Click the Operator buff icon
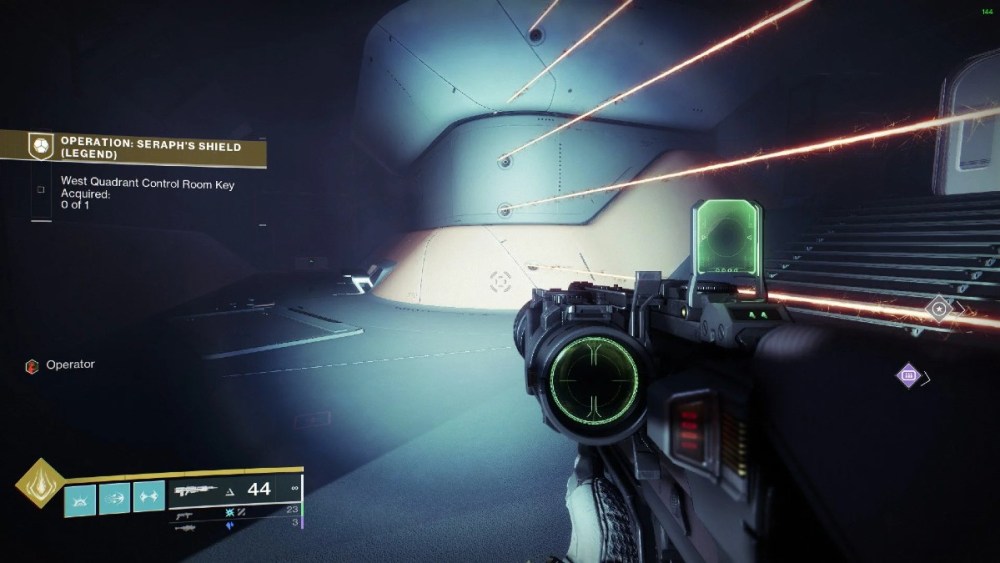1000x563 pixels. [x=31, y=366]
